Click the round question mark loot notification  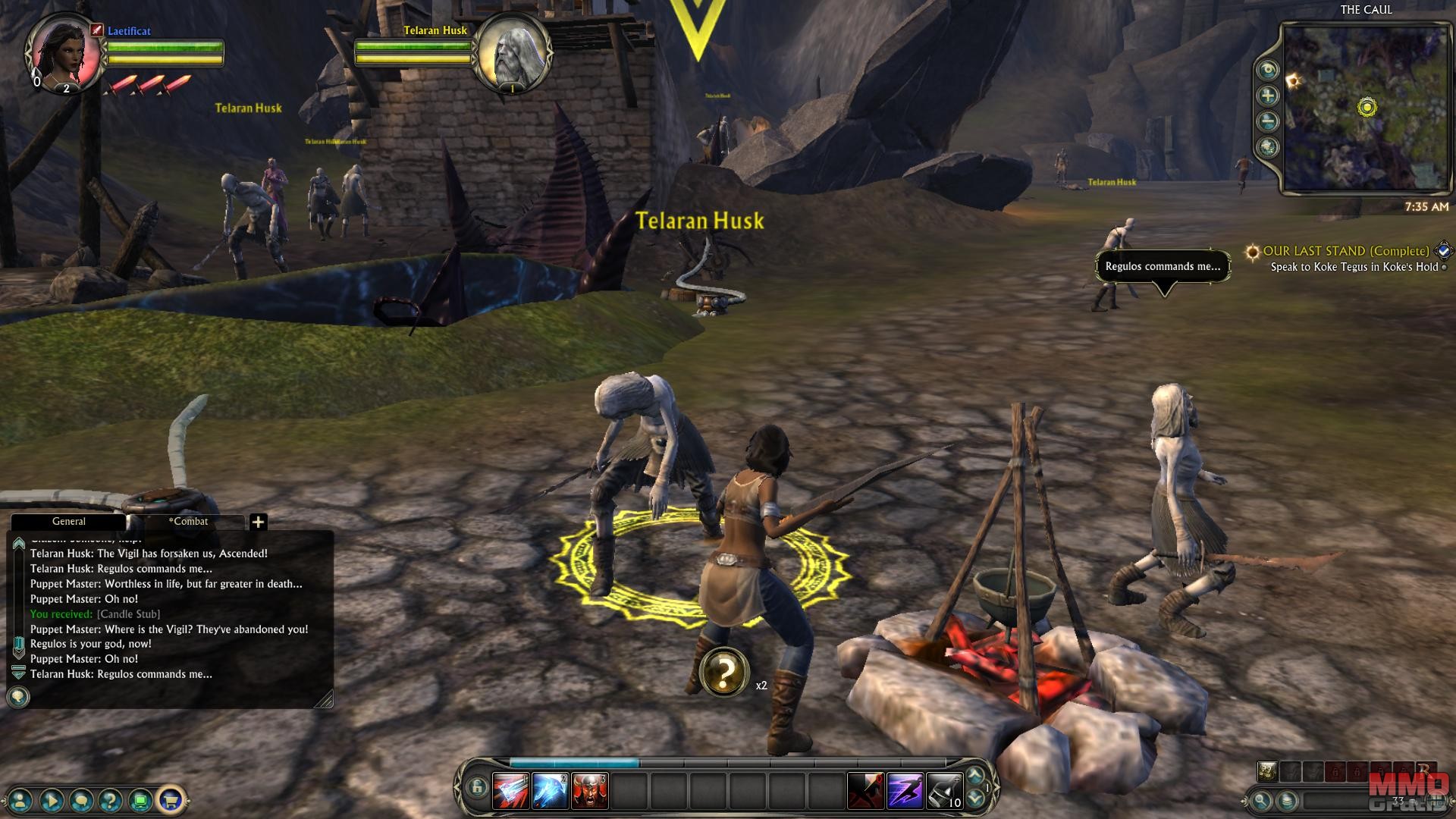[724, 672]
